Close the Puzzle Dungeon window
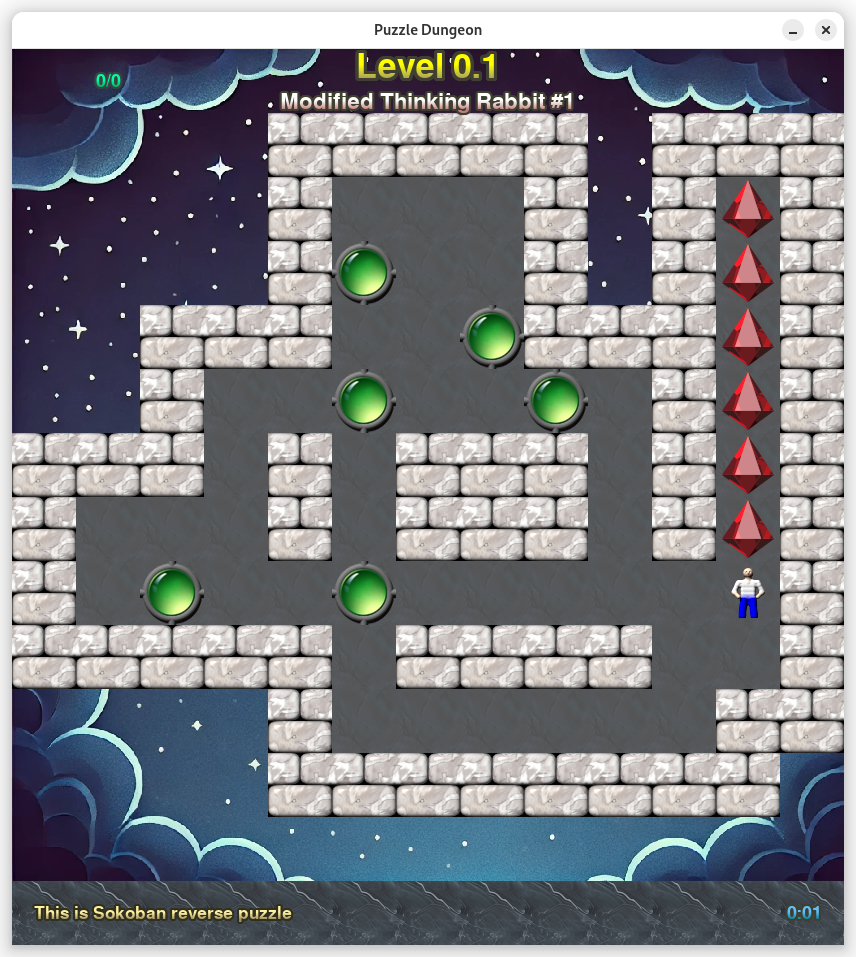 (x=826, y=30)
